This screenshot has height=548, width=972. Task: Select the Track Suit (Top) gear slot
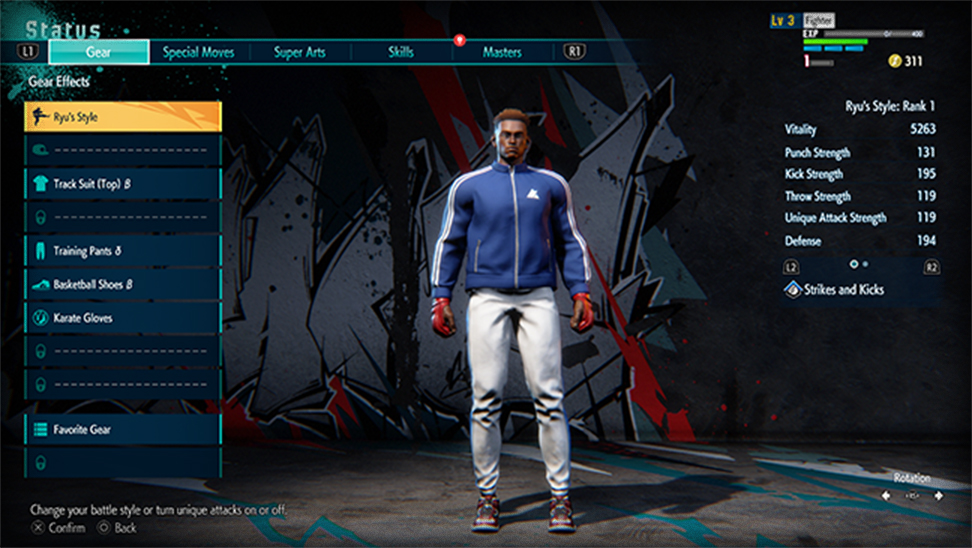click(x=122, y=184)
